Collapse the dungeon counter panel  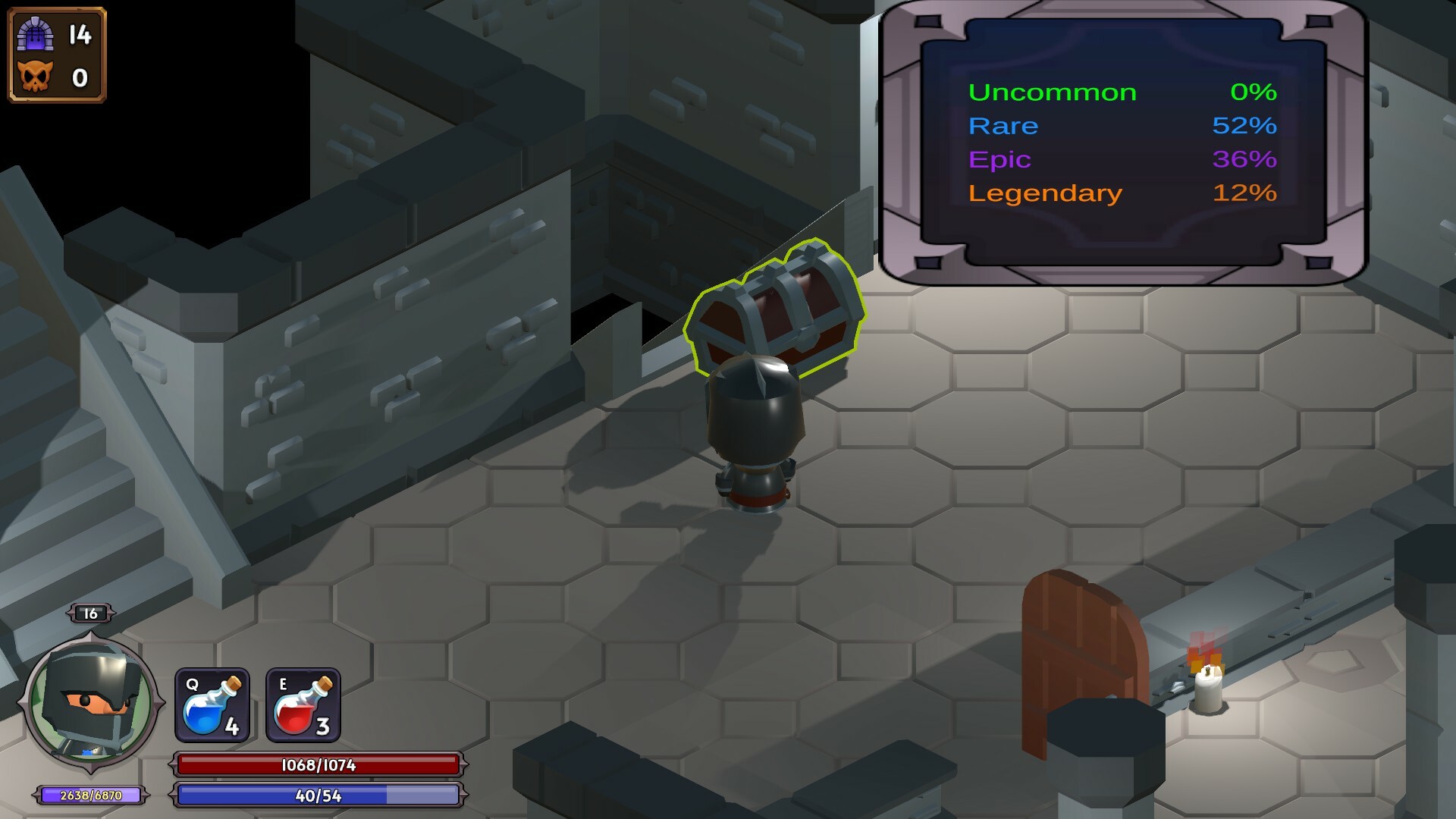(x=57, y=53)
